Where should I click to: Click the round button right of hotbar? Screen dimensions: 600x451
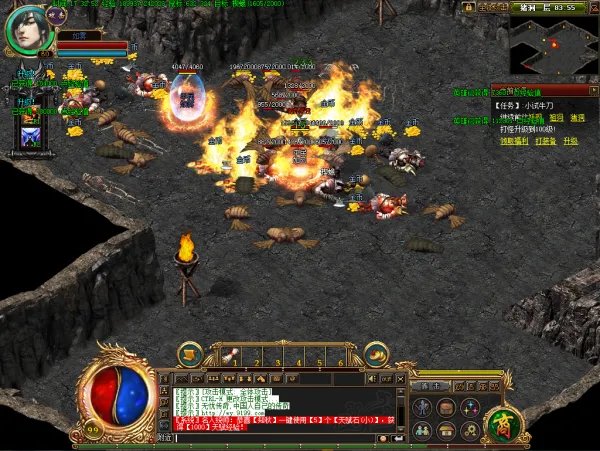click(x=376, y=353)
